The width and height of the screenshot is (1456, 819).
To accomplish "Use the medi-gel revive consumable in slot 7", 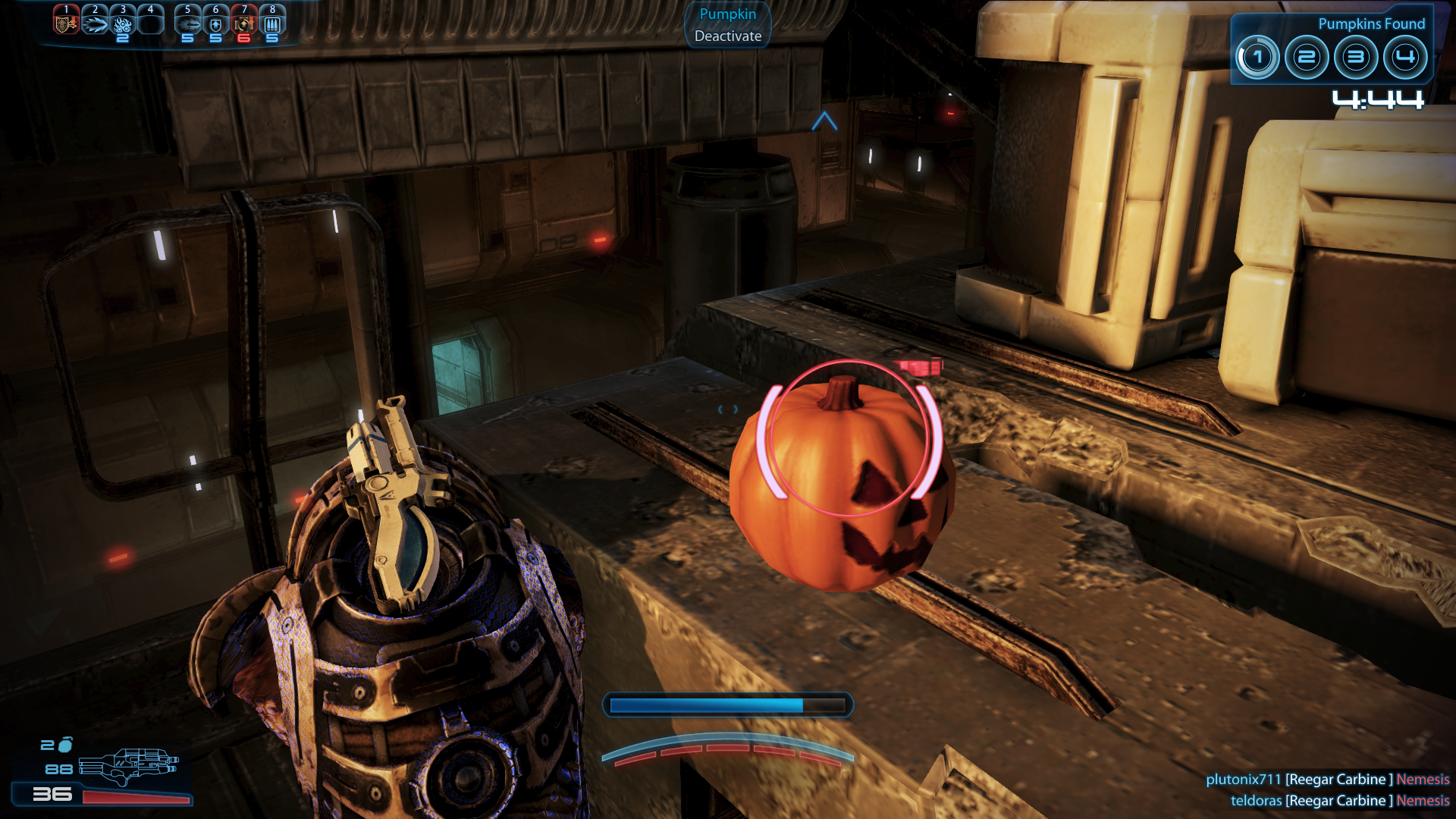I will pyautogui.click(x=244, y=24).
